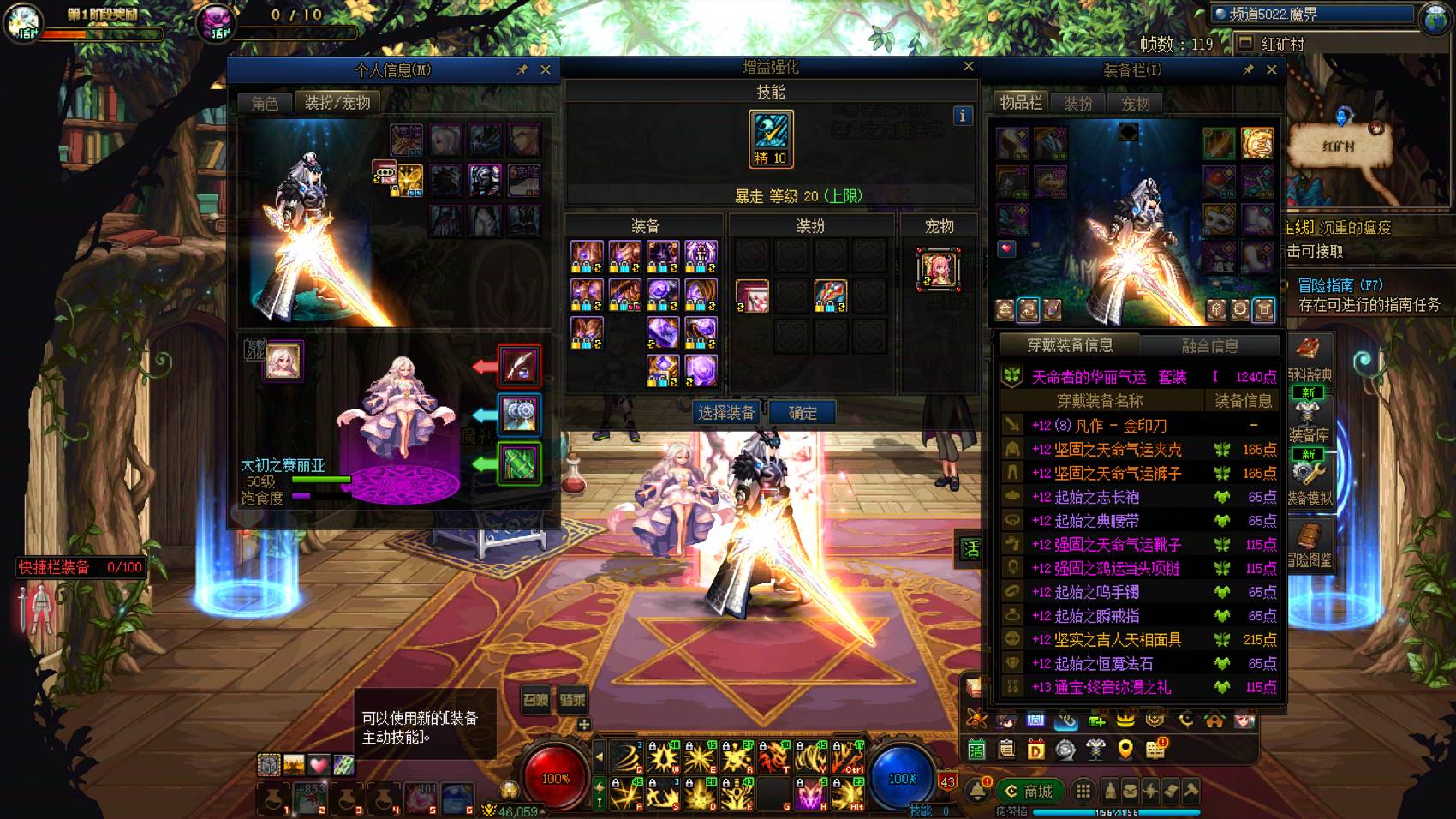
Task: Click the red feather pet equipment slot
Action: pyautogui.click(x=519, y=366)
